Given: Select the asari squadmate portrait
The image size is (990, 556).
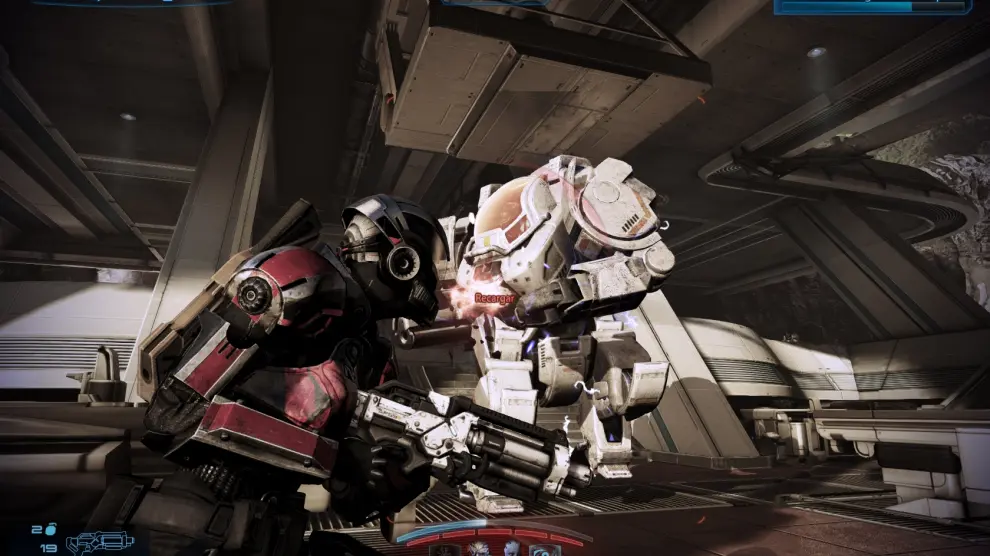Looking at the screenshot, I should [x=512, y=550].
